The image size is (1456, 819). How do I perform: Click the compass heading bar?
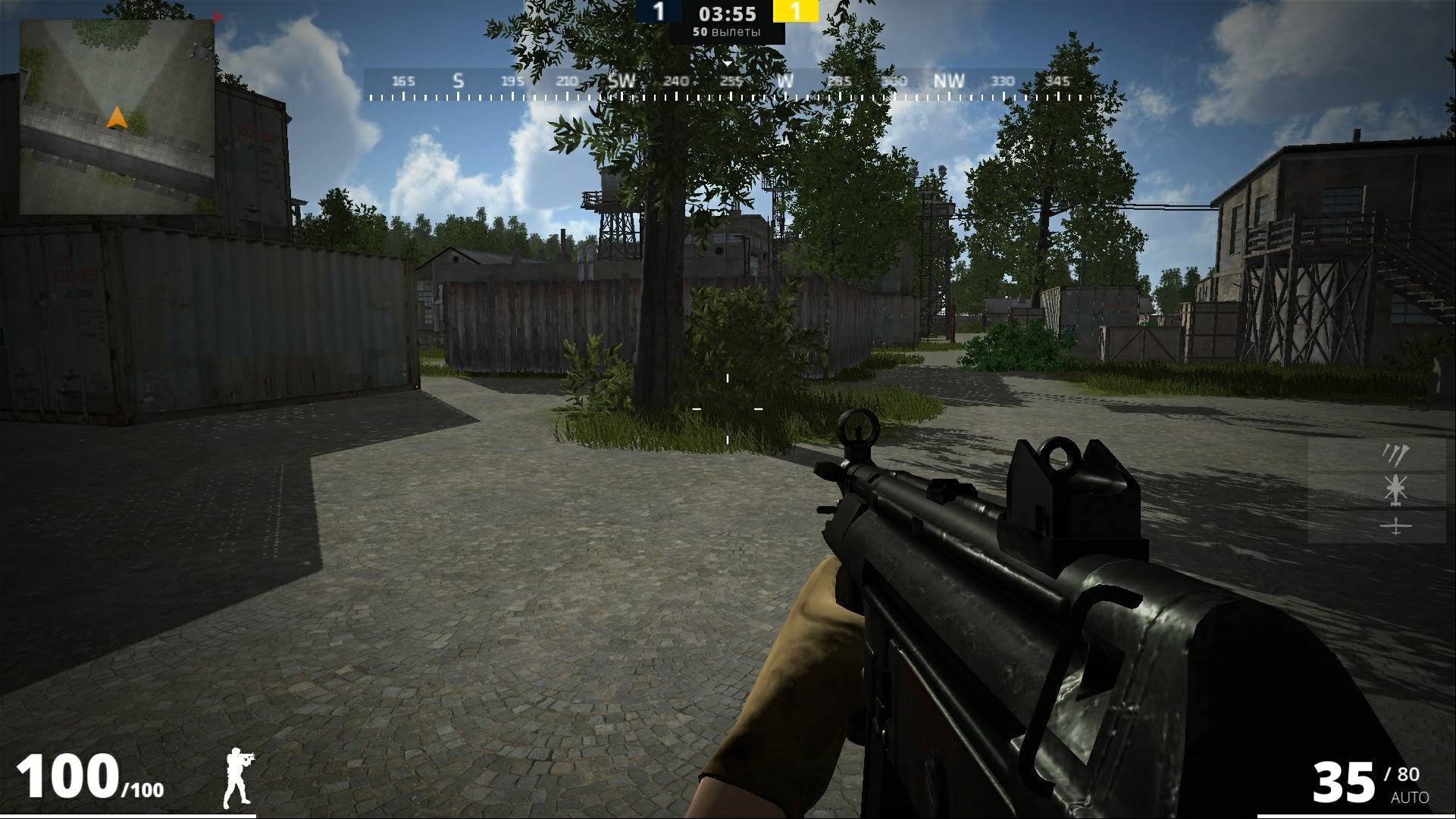[729, 83]
